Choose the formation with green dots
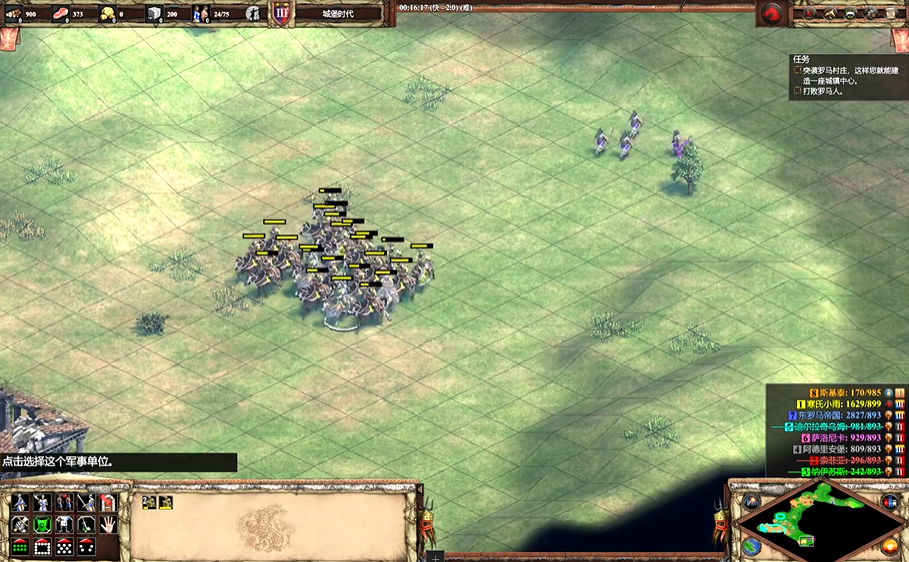The image size is (909, 562). [20, 546]
